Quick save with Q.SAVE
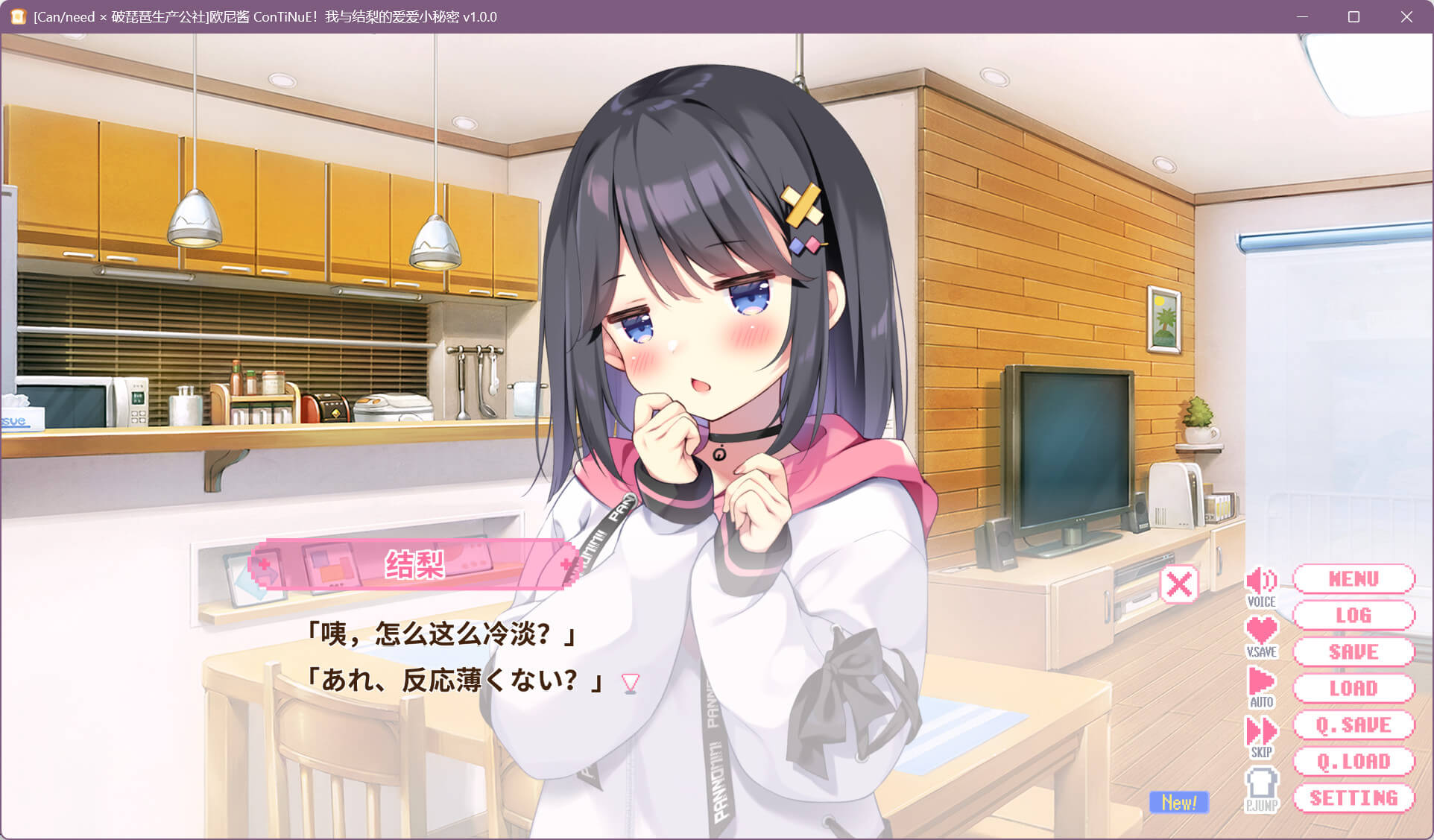 (x=1353, y=725)
